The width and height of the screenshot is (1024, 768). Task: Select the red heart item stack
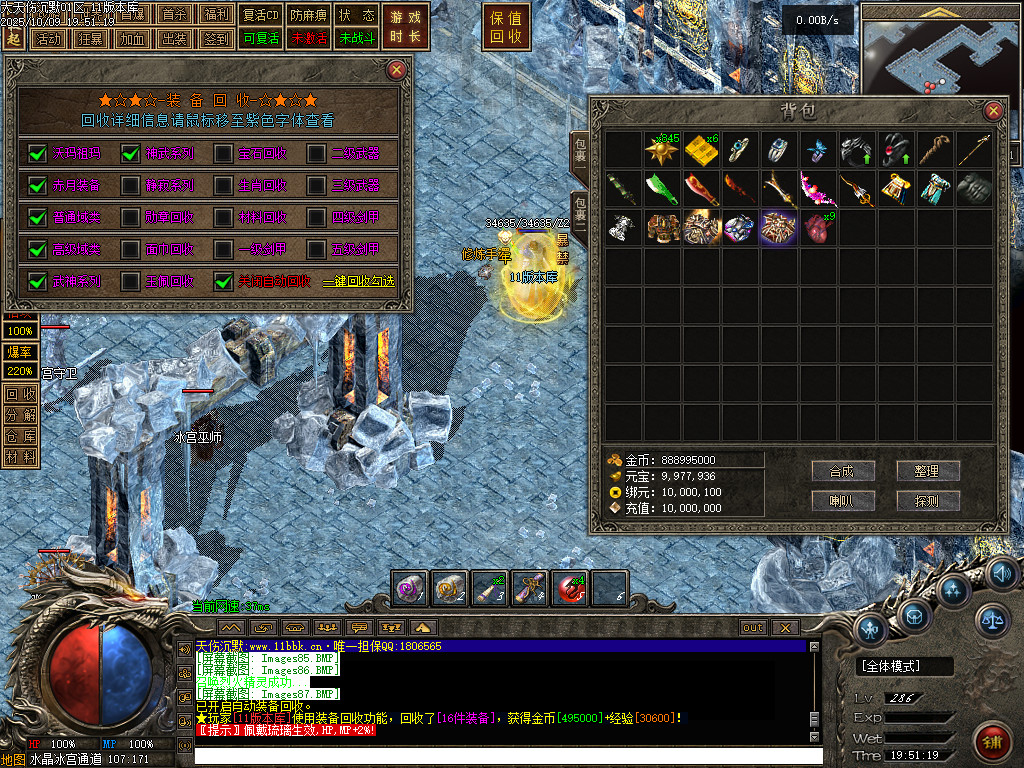click(x=816, y=227)
